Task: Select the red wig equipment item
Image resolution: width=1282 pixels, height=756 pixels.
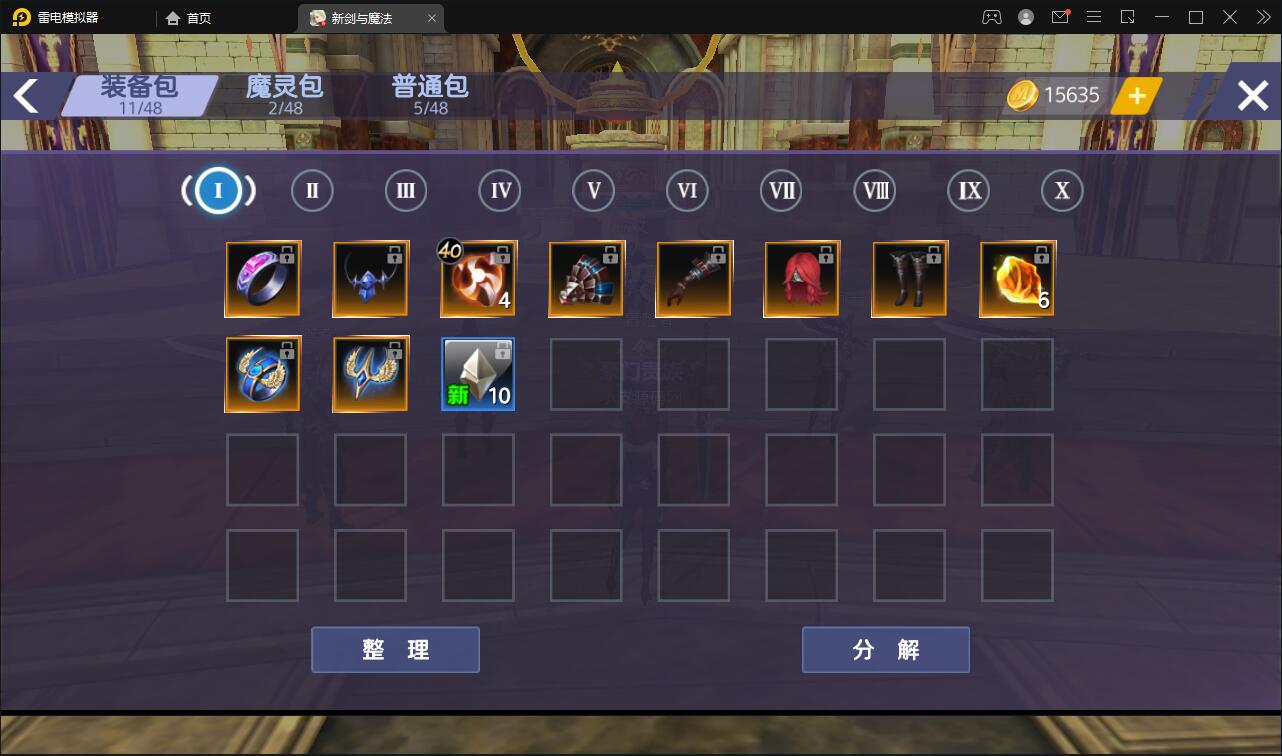Action: click(x=801, y=278)
